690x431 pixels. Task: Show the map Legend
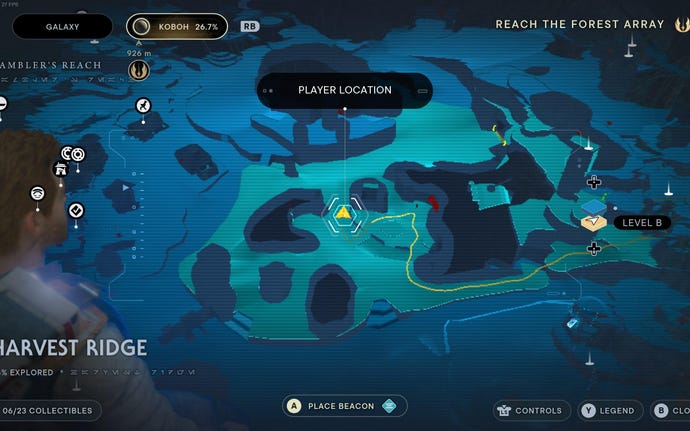608,410
